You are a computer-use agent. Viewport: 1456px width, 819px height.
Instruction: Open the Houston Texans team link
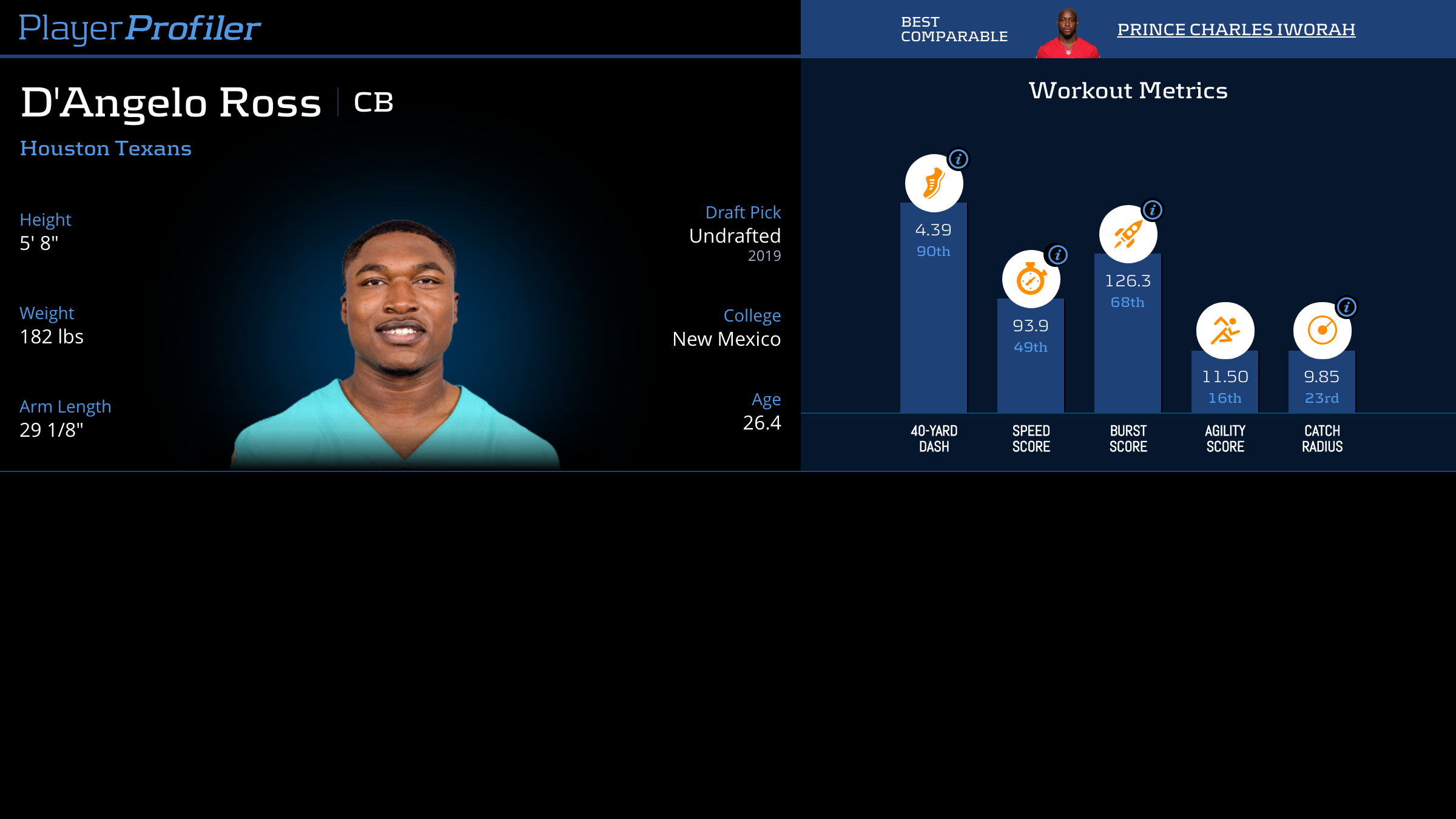[x=106, y=149]
